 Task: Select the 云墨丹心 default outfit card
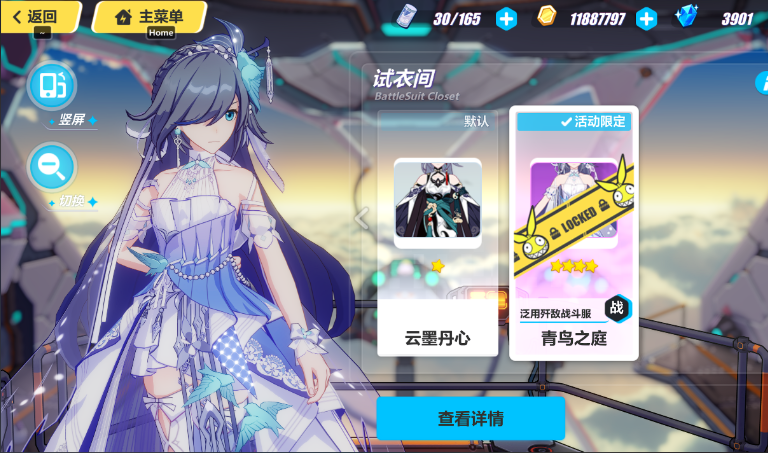[437, 232]
